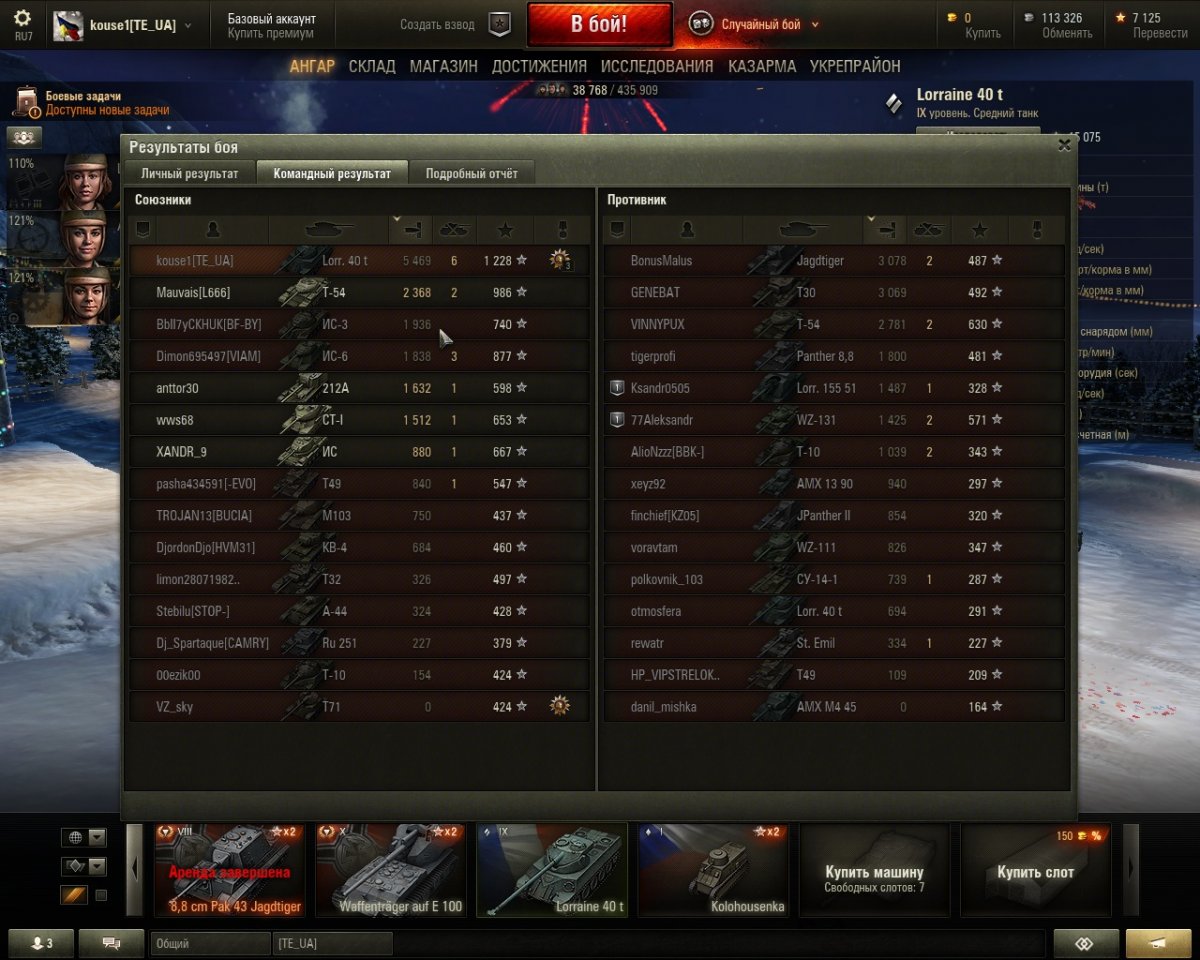Select the Waffenträger auf E 100 tank
The width and height of the screenshot is (1200, 960).
[x=390, y=869]
